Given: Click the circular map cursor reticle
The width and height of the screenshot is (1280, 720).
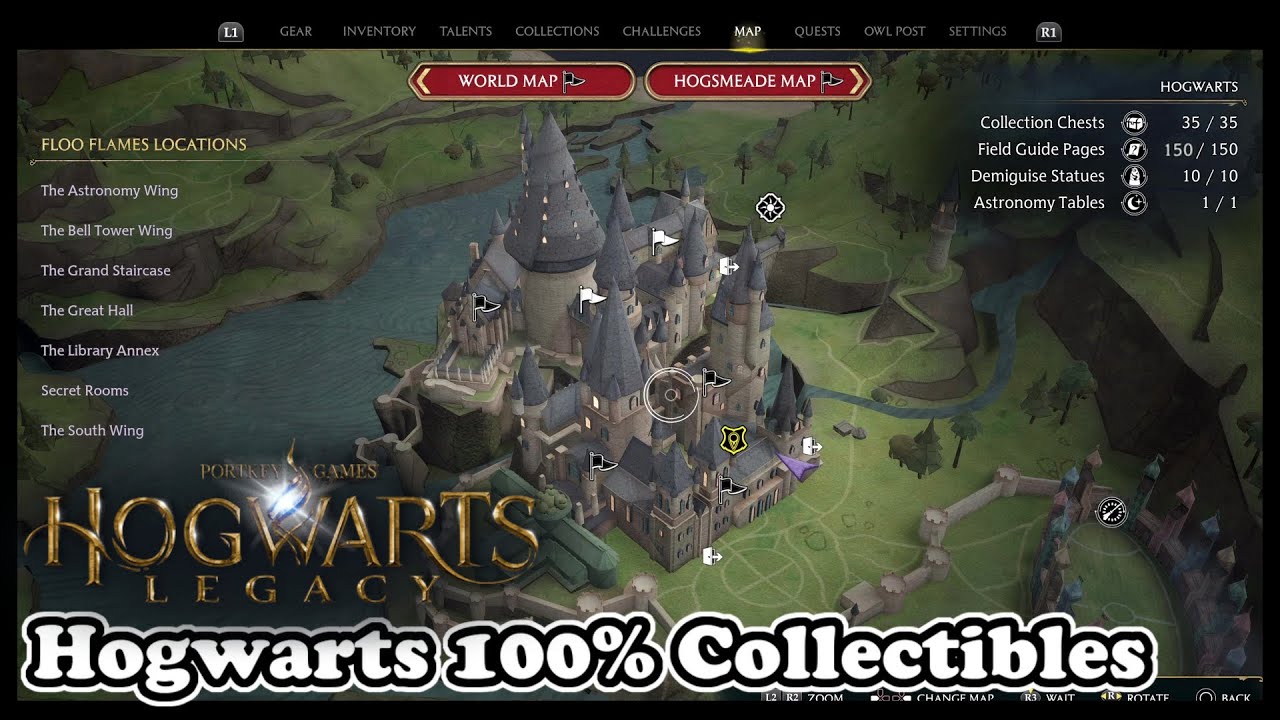Looking at the screenshot, I should tap(670, 393).
